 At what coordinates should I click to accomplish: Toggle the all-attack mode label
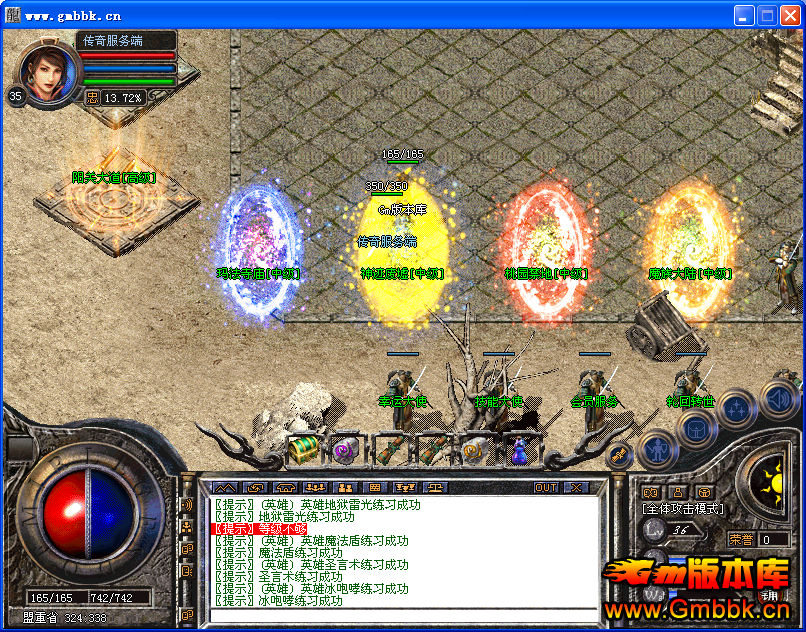click(683, 509)
